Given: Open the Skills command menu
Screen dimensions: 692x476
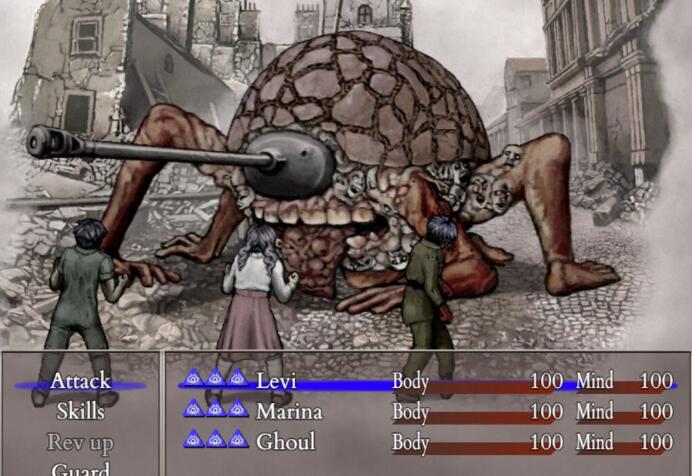Looking at the screenshot, I should coord(80,411).
